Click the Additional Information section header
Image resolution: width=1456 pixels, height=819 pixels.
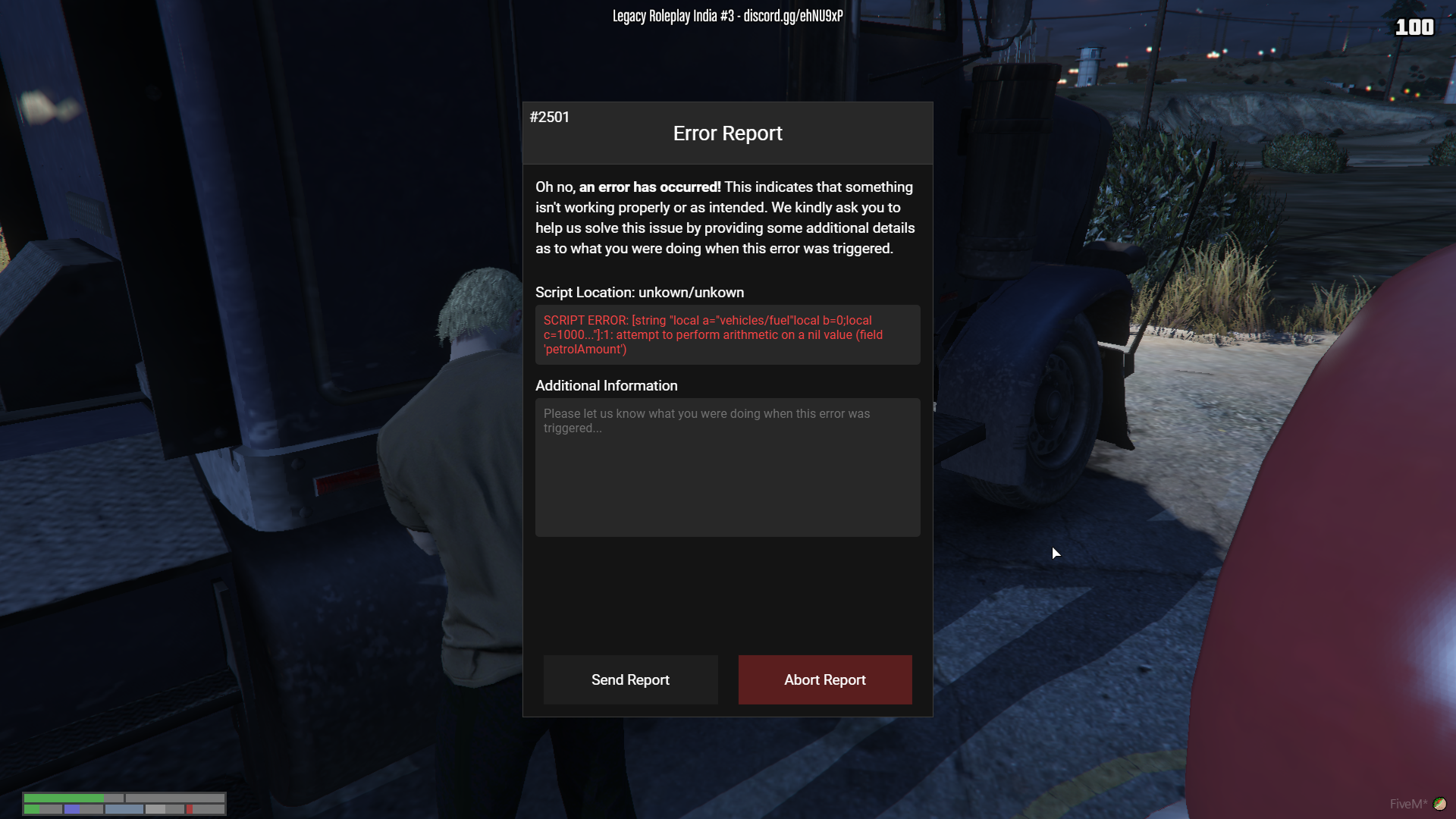coord(606,385)
